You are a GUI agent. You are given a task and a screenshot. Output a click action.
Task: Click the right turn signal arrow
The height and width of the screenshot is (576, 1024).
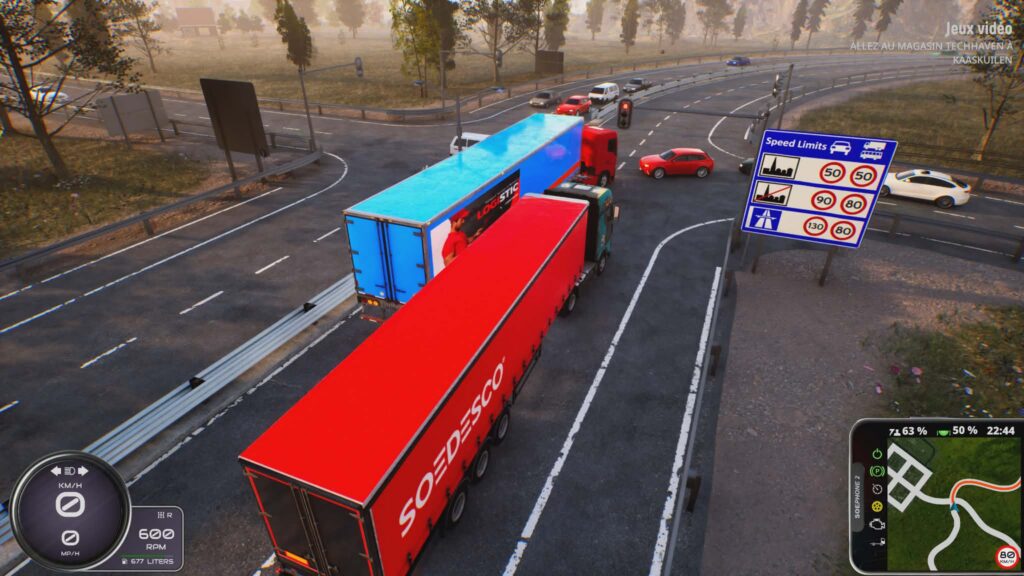pos(83,470)
